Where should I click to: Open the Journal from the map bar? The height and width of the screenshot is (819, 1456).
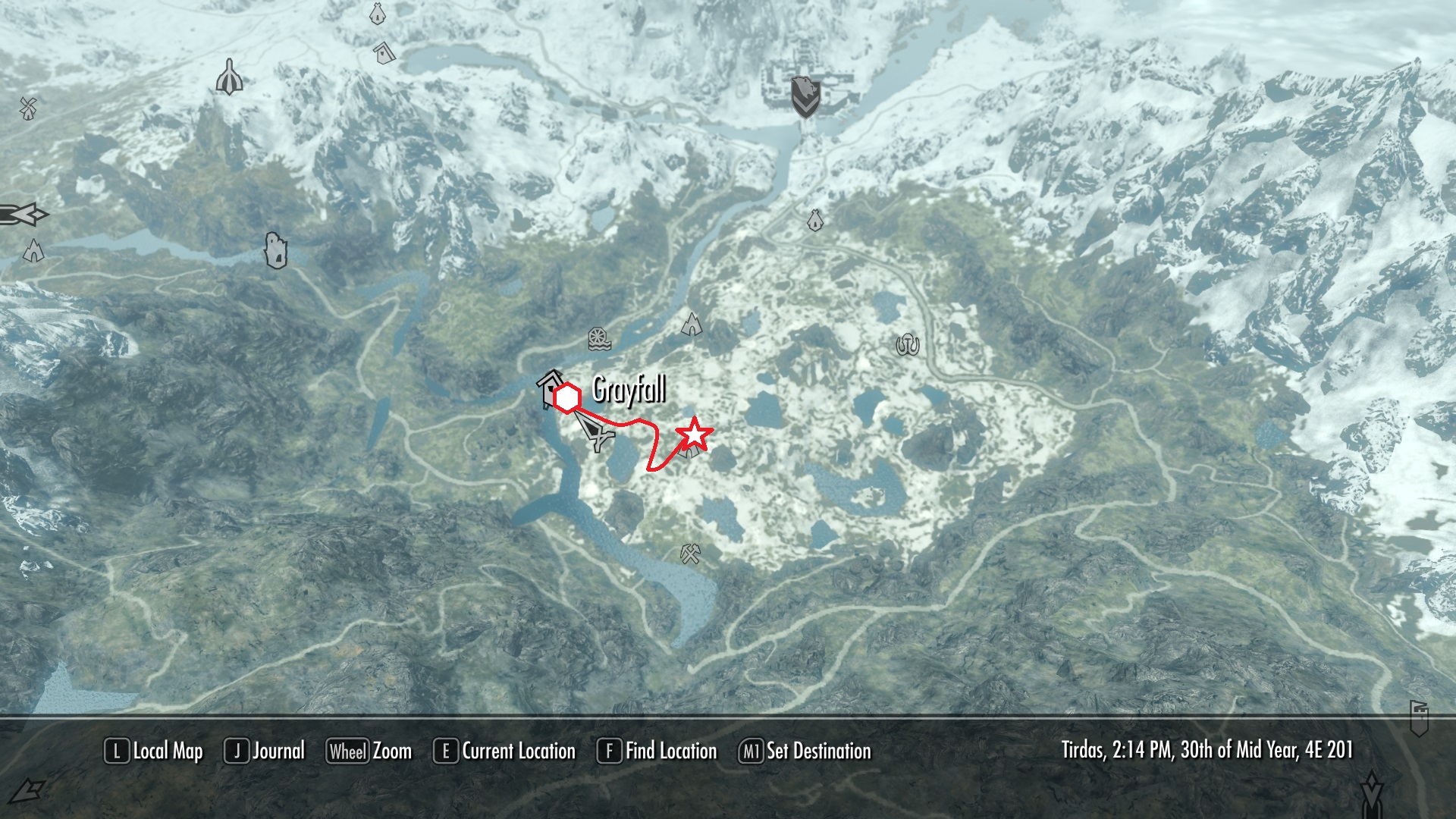click(x=265, y=752)
